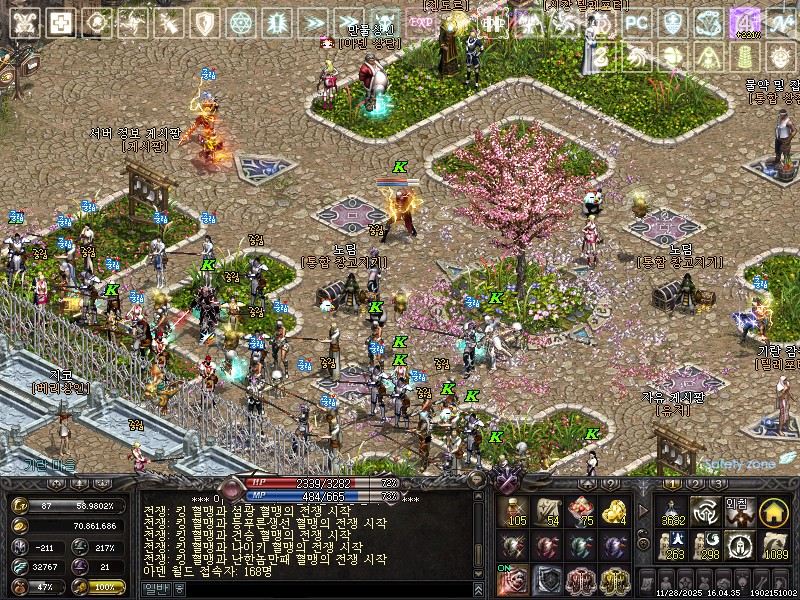This screenshot has height=600, width=800.
Task: Click the purple buff icon at top
Action: pos(744,22)
